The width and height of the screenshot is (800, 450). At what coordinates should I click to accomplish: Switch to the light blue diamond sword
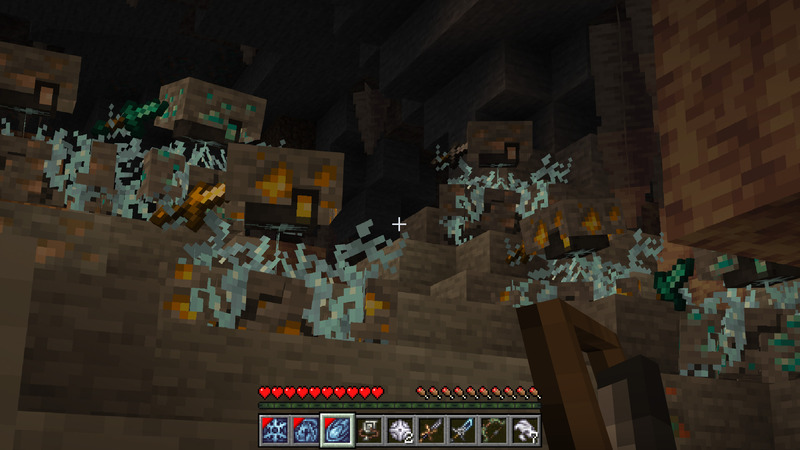click(463, 430)
